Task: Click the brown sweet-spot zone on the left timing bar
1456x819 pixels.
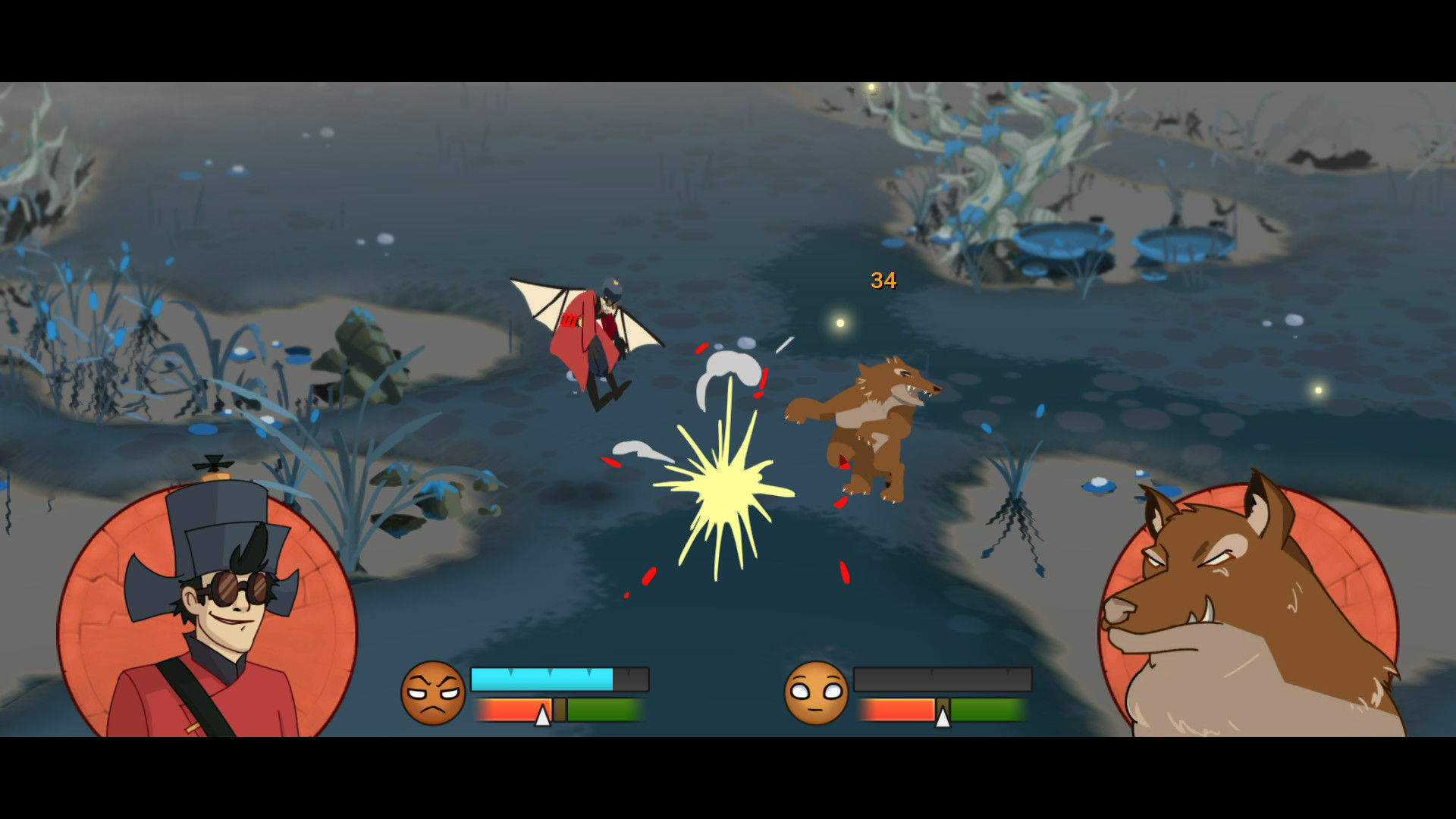Action: tap(561, 709)
